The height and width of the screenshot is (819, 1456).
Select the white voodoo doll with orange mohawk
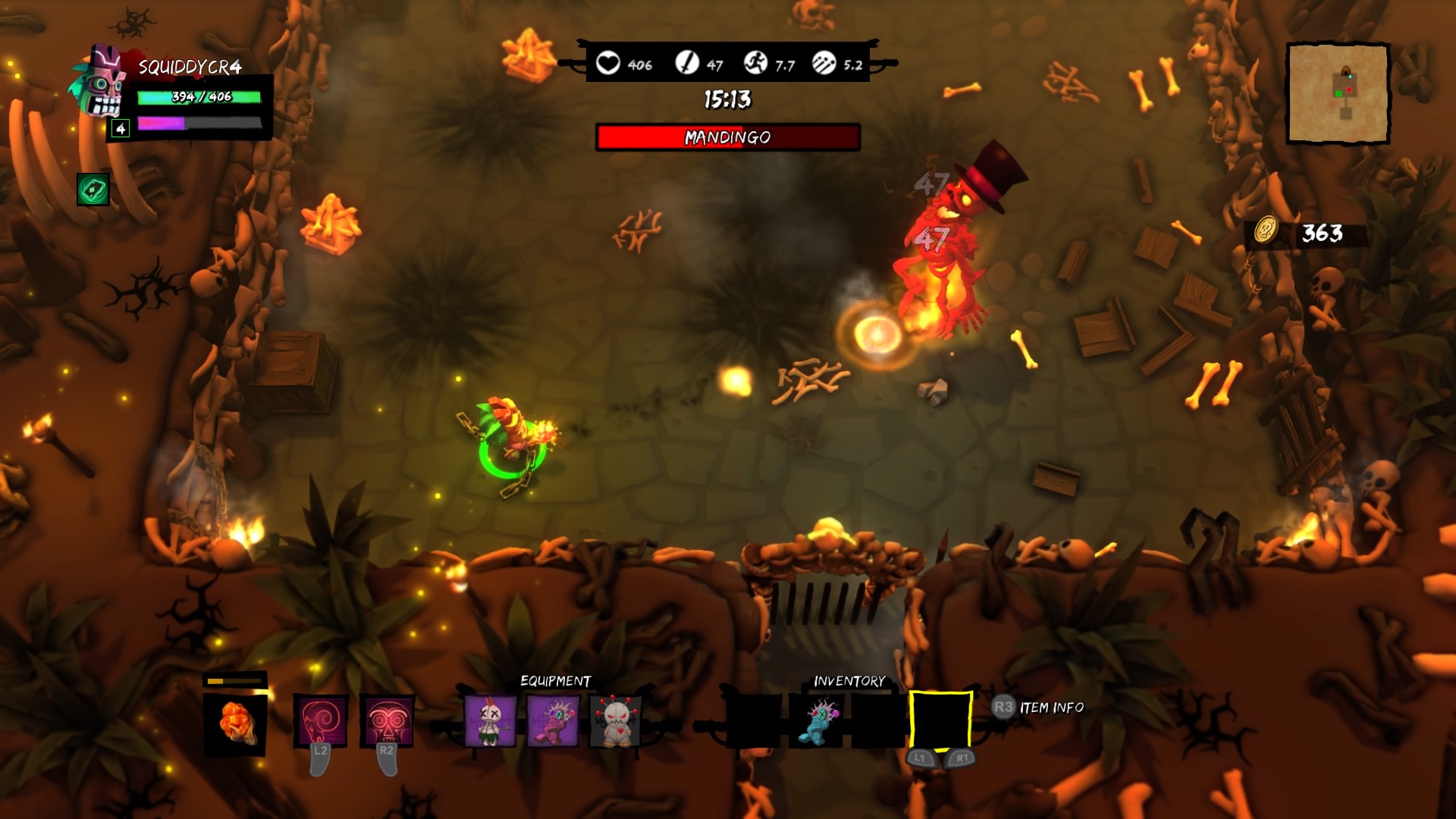click(489, 720)
